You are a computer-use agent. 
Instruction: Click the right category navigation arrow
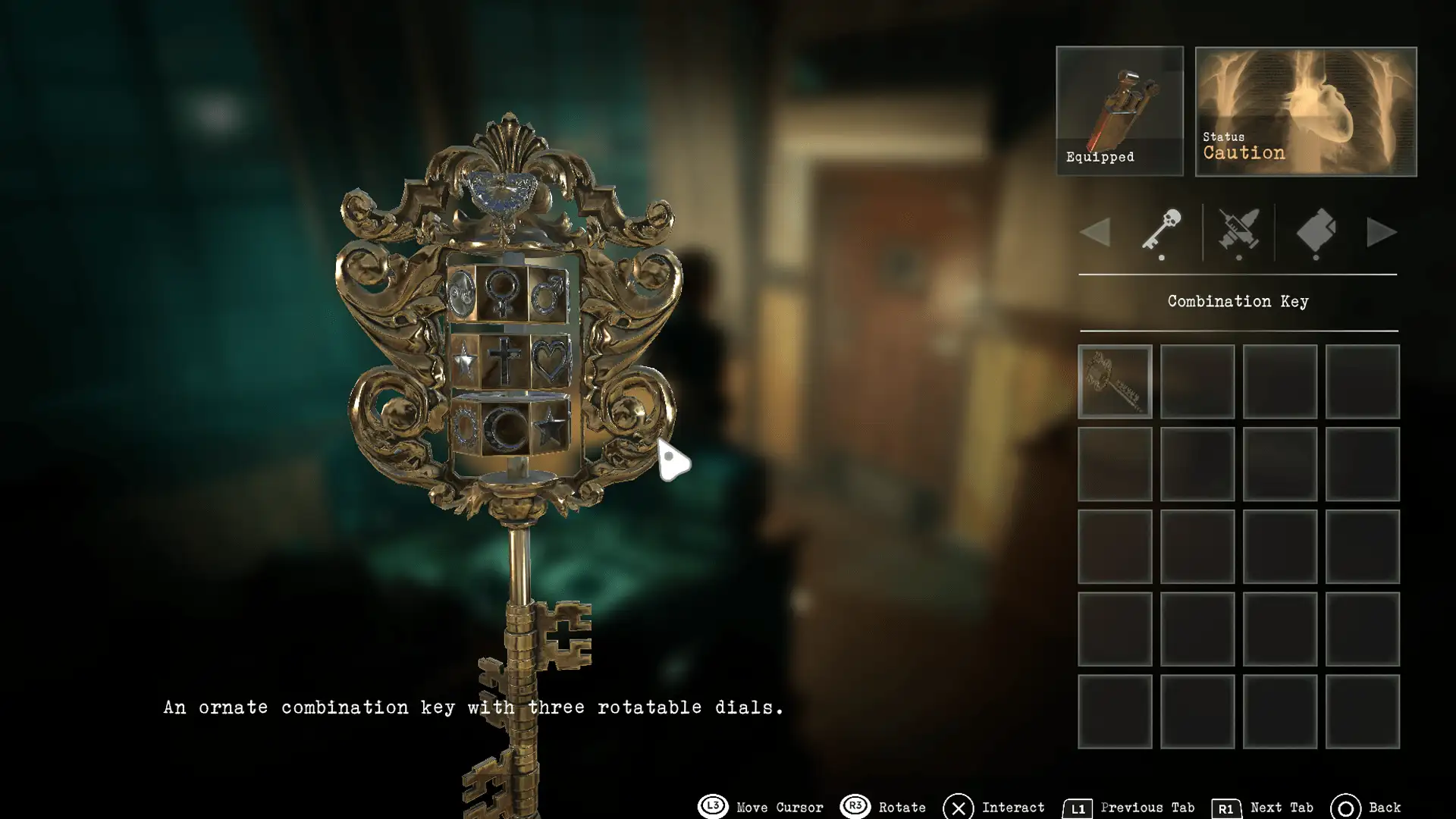point(1383,233)
